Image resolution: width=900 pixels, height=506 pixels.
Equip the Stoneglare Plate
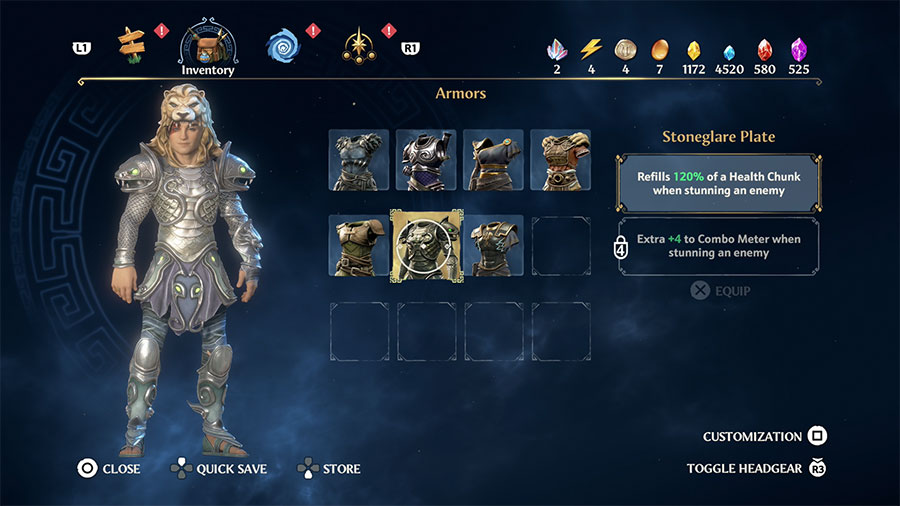[x=719, y=292]
